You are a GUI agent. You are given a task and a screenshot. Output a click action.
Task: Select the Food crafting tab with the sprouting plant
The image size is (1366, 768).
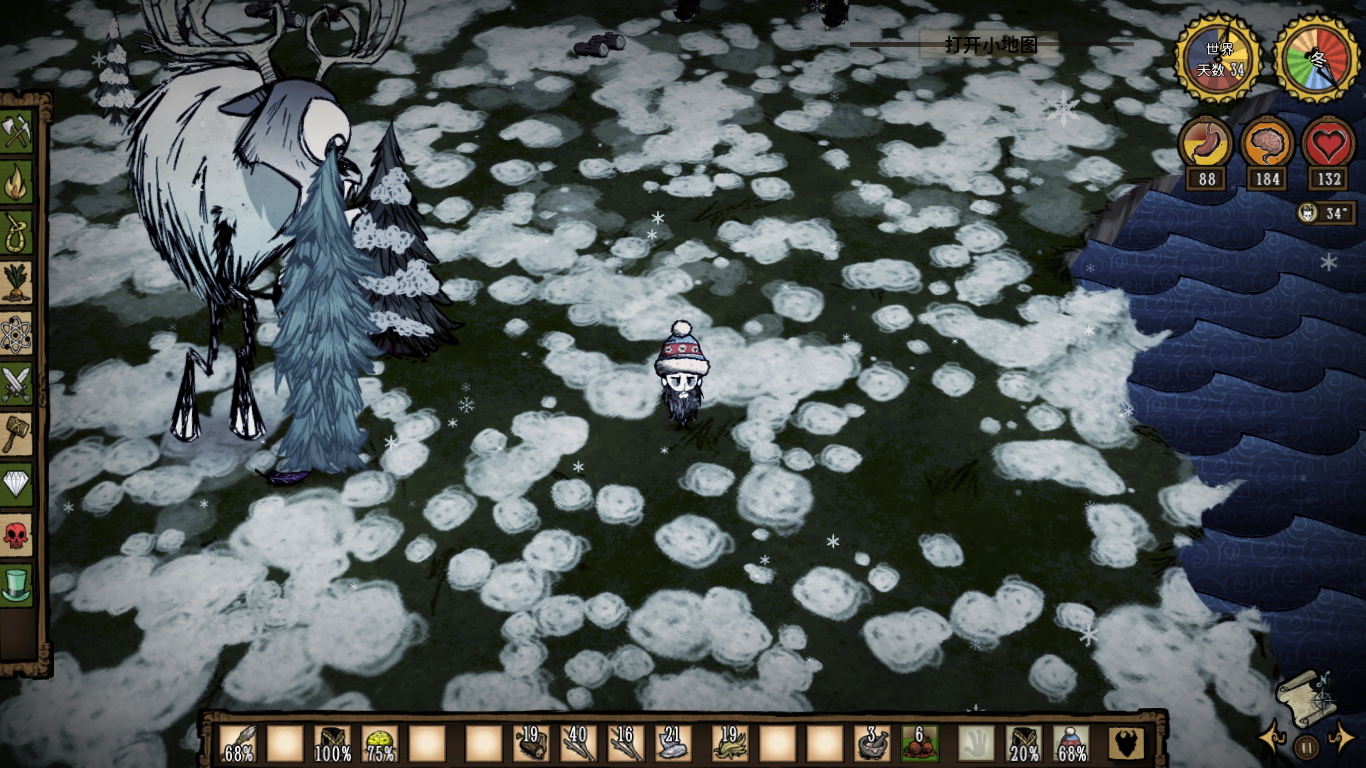17,283
